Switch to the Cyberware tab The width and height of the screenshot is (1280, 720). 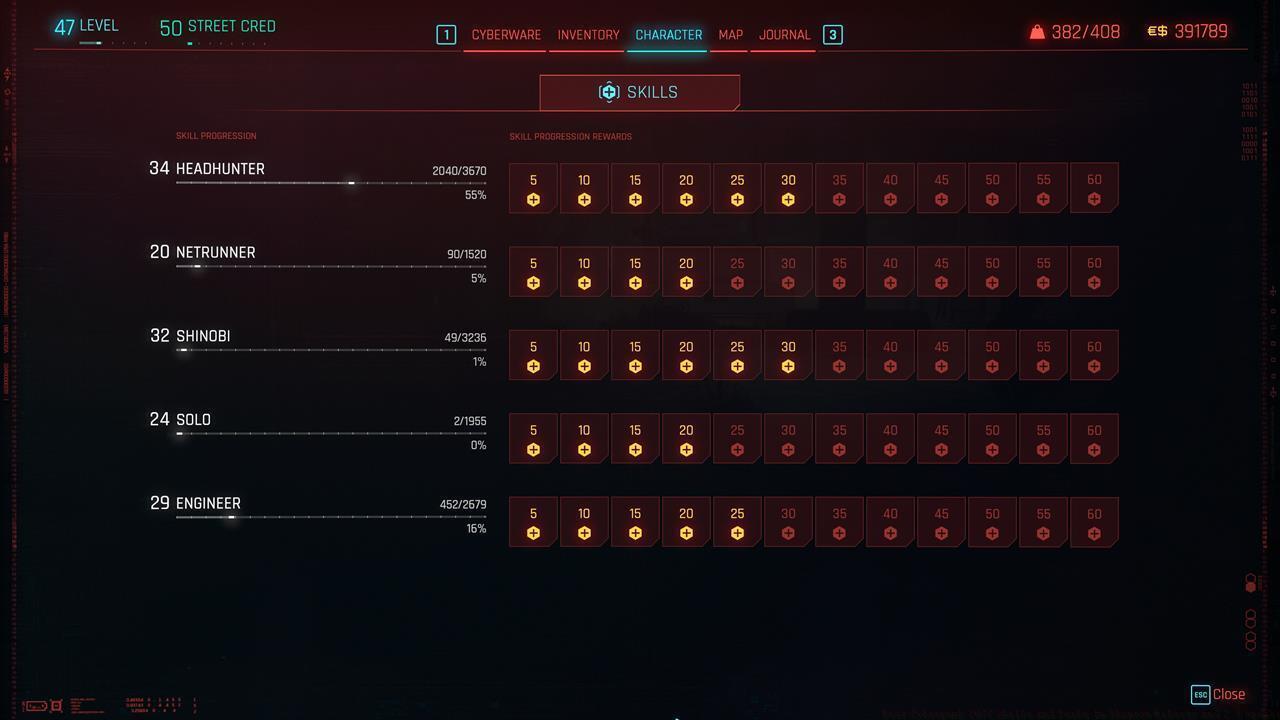(x=505, y=34)
